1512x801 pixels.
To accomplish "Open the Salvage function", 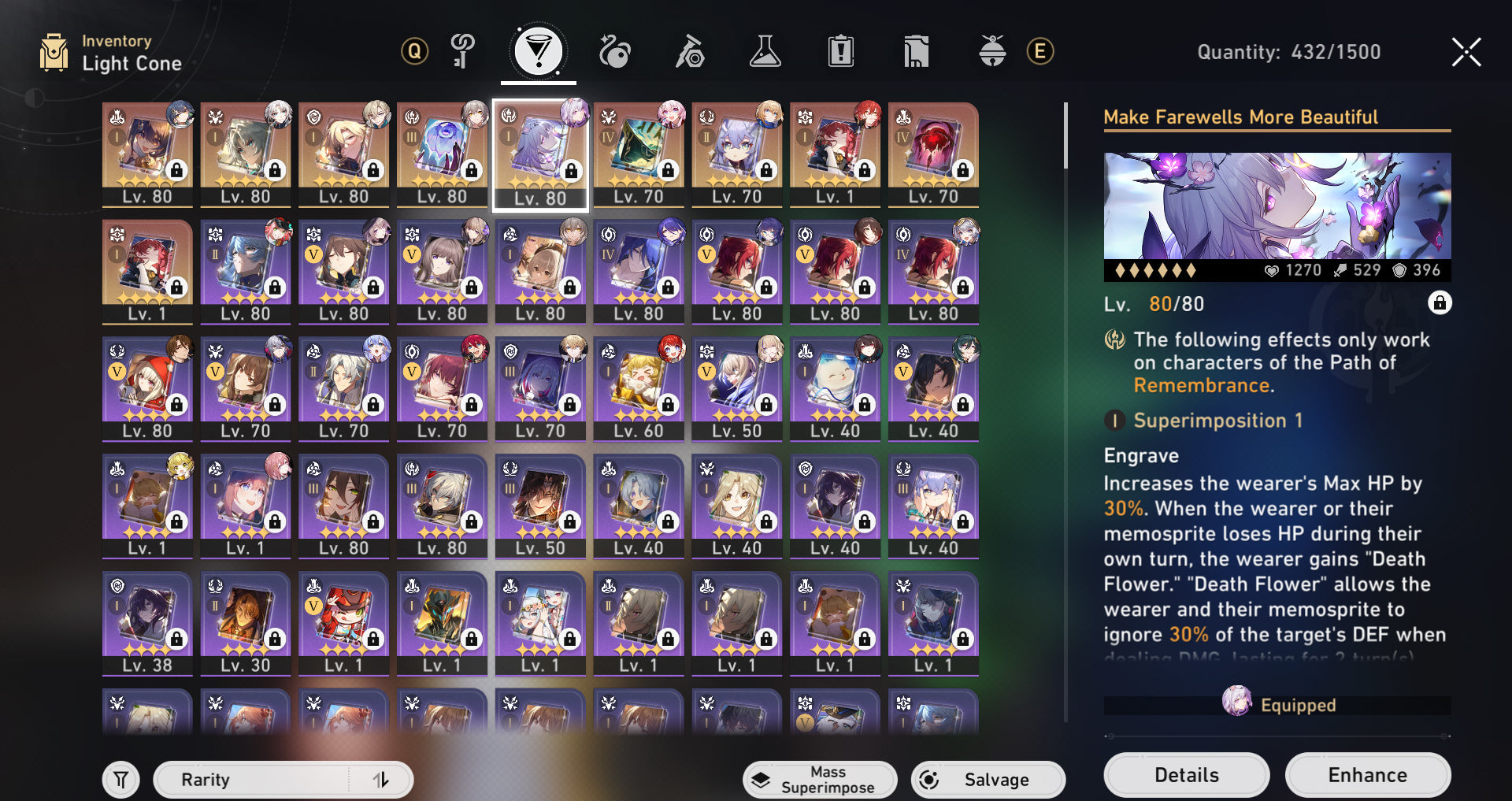I will pyautogui.click(x=988, y=779).
